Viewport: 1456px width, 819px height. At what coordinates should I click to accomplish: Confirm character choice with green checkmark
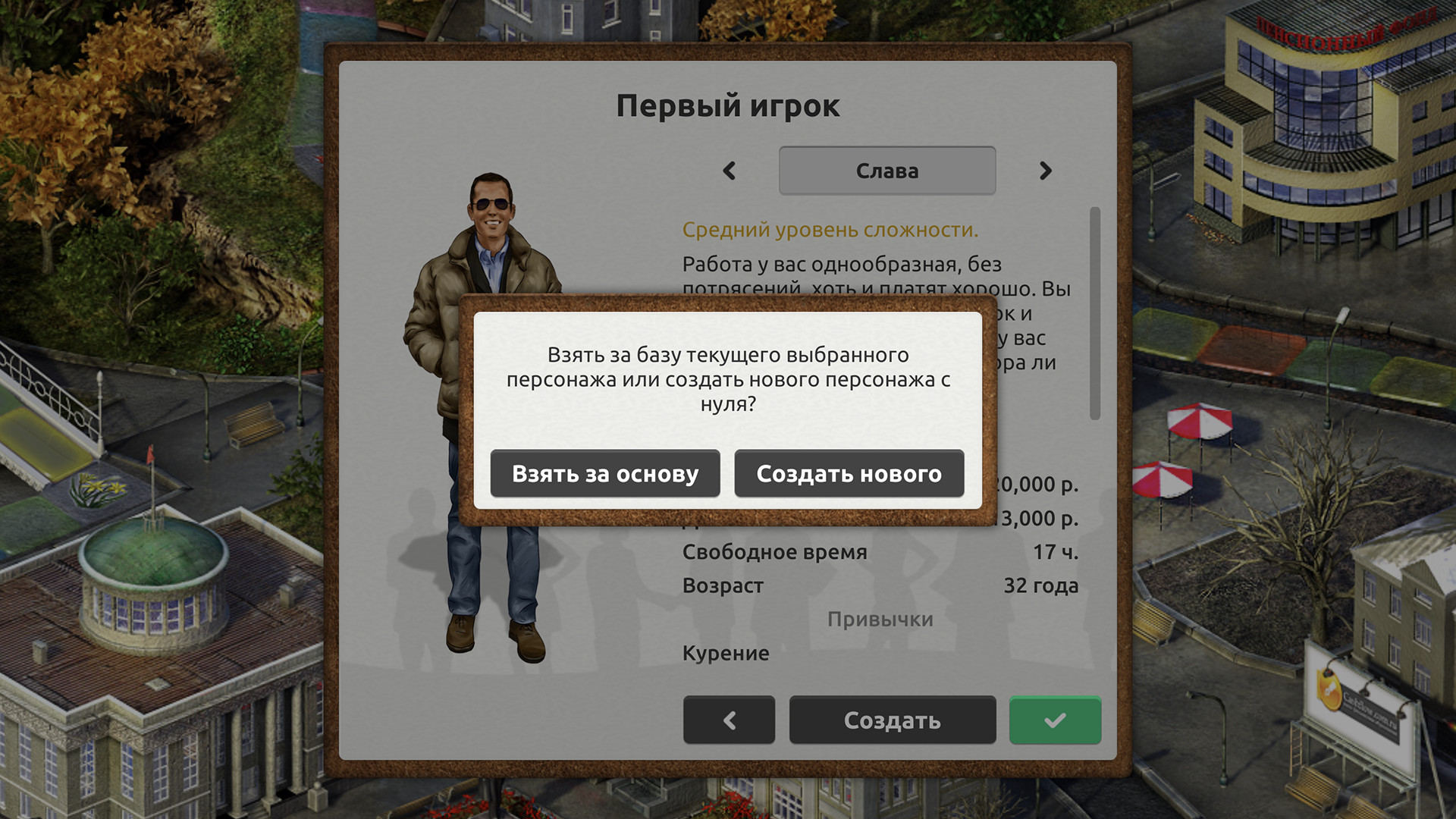1055,720
